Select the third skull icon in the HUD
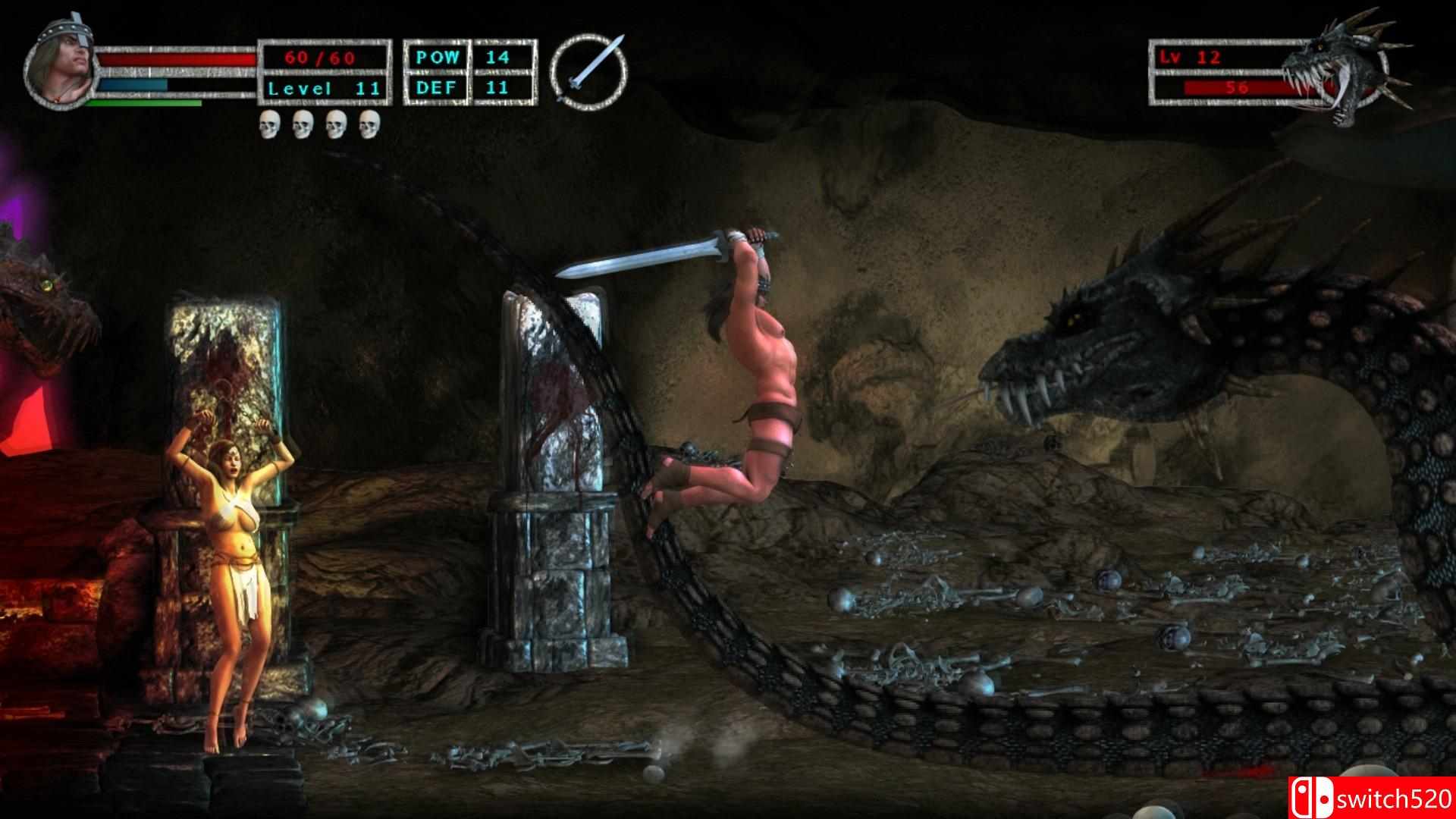The width and height of the screenshot is (1456, 819). point(336,125)
